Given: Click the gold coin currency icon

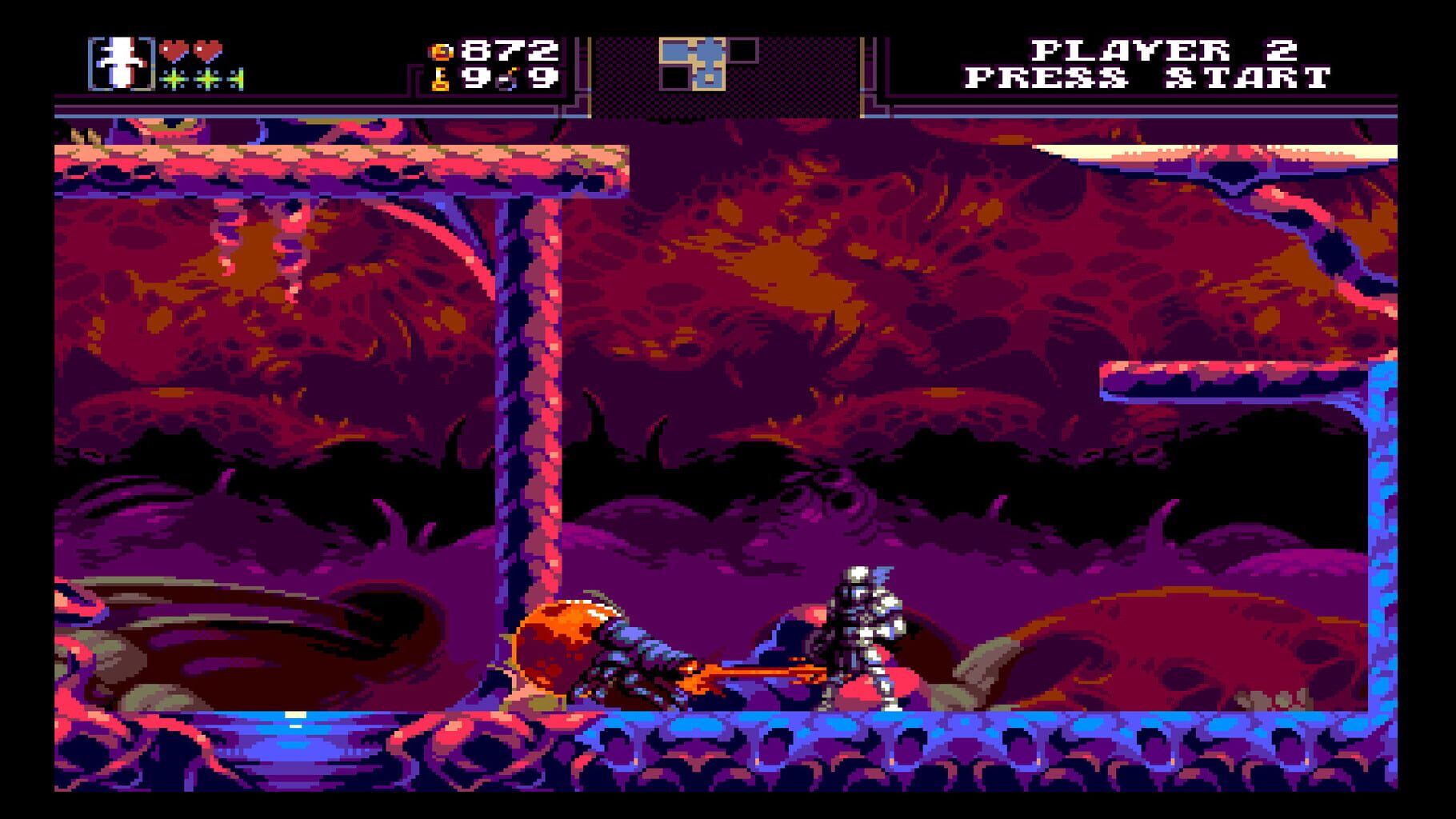Looking at the screenshot, I should (441, 51).
